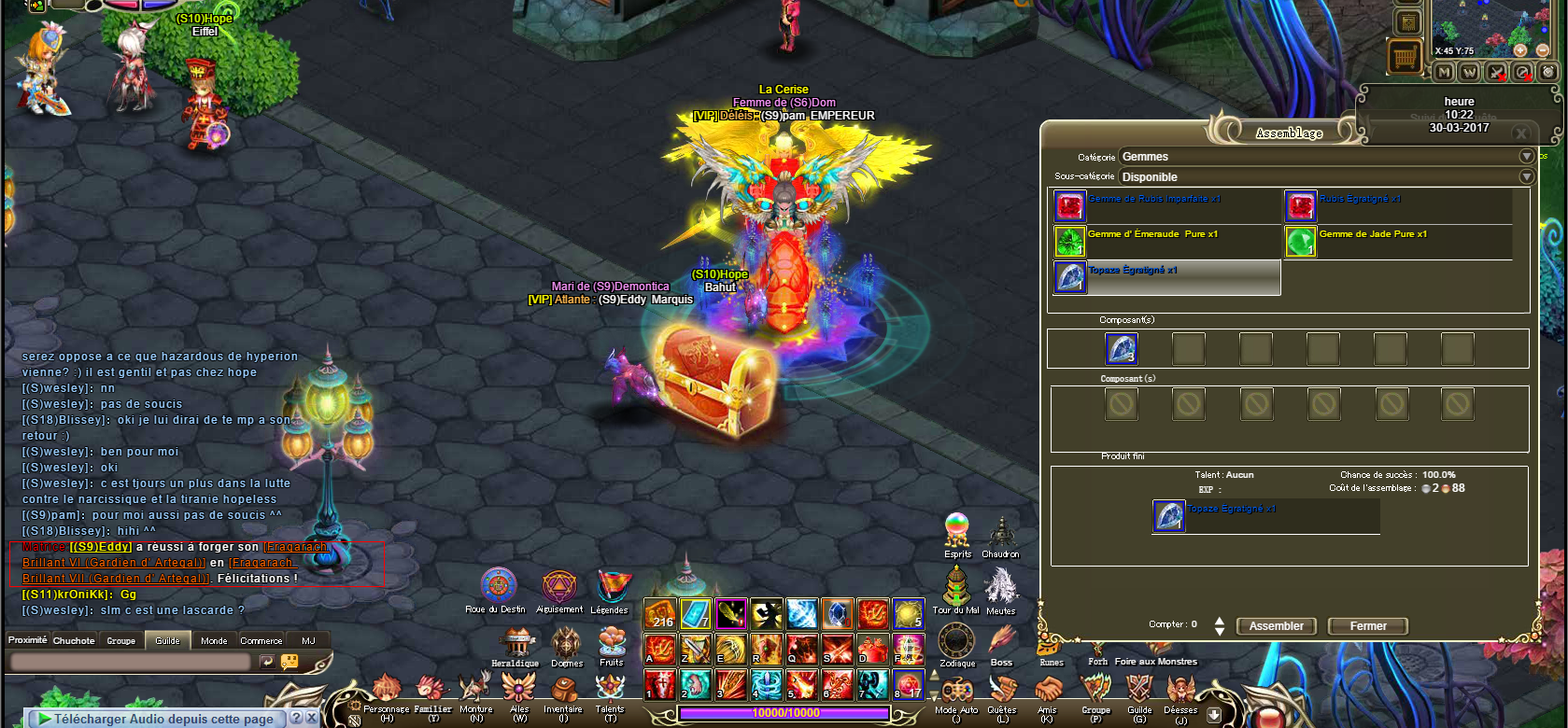Open the shopping cart store icon

[1405, 58]
